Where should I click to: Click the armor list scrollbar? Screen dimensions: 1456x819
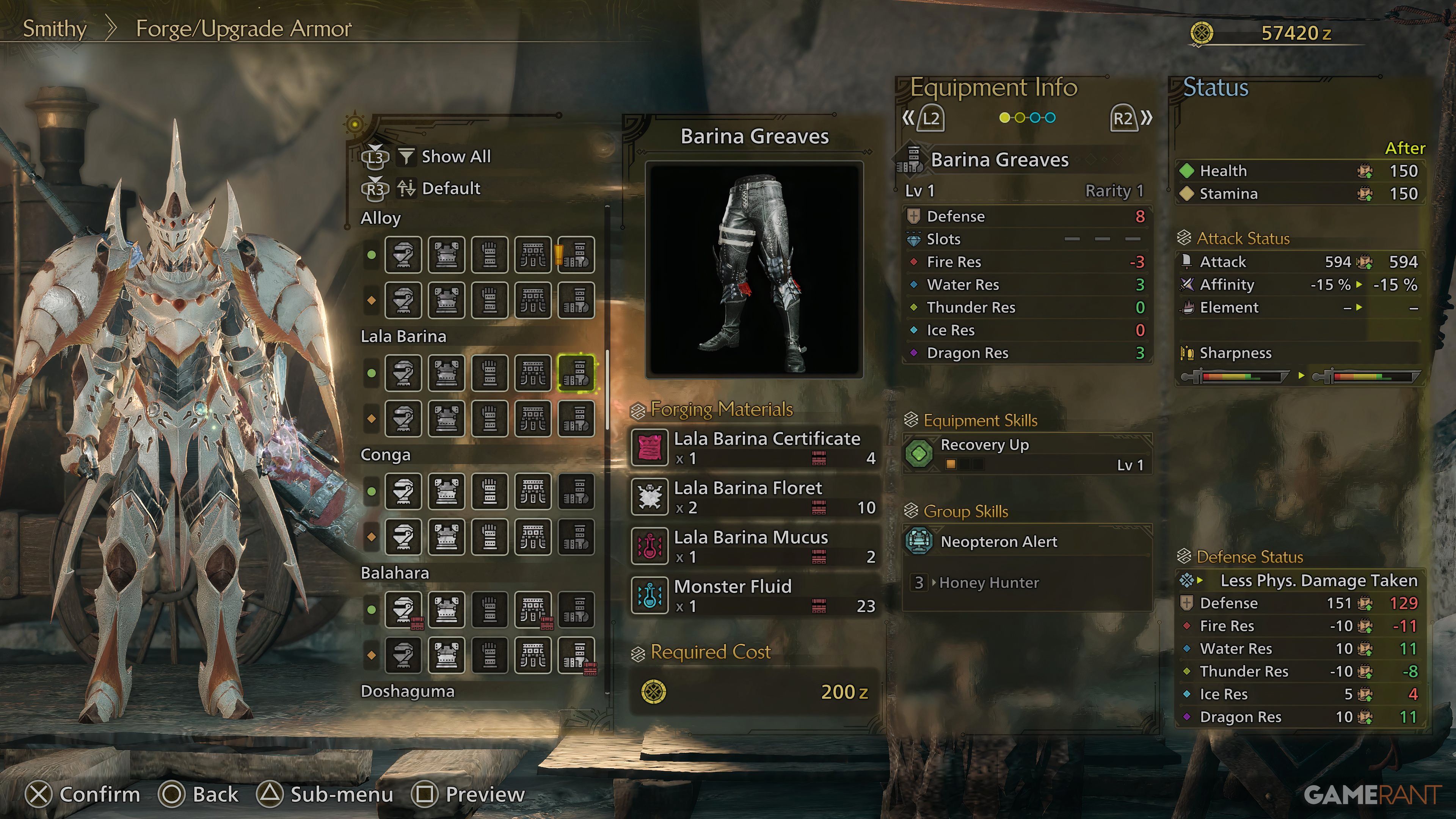[607, 390]
